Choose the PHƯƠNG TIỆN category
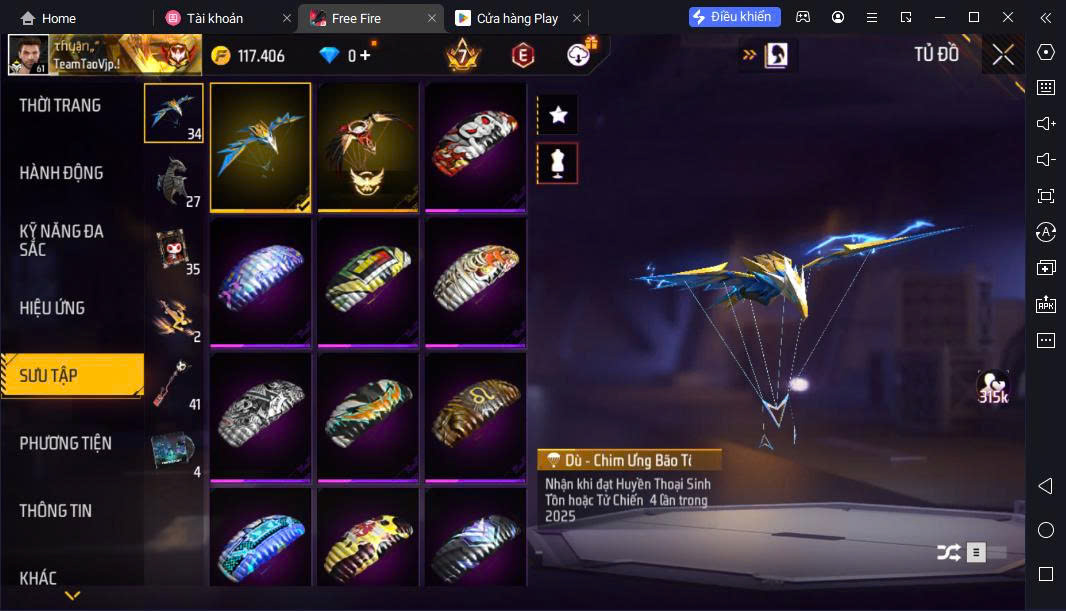Viewport: 1066px width, 611px height. click(x=65, y=443)
